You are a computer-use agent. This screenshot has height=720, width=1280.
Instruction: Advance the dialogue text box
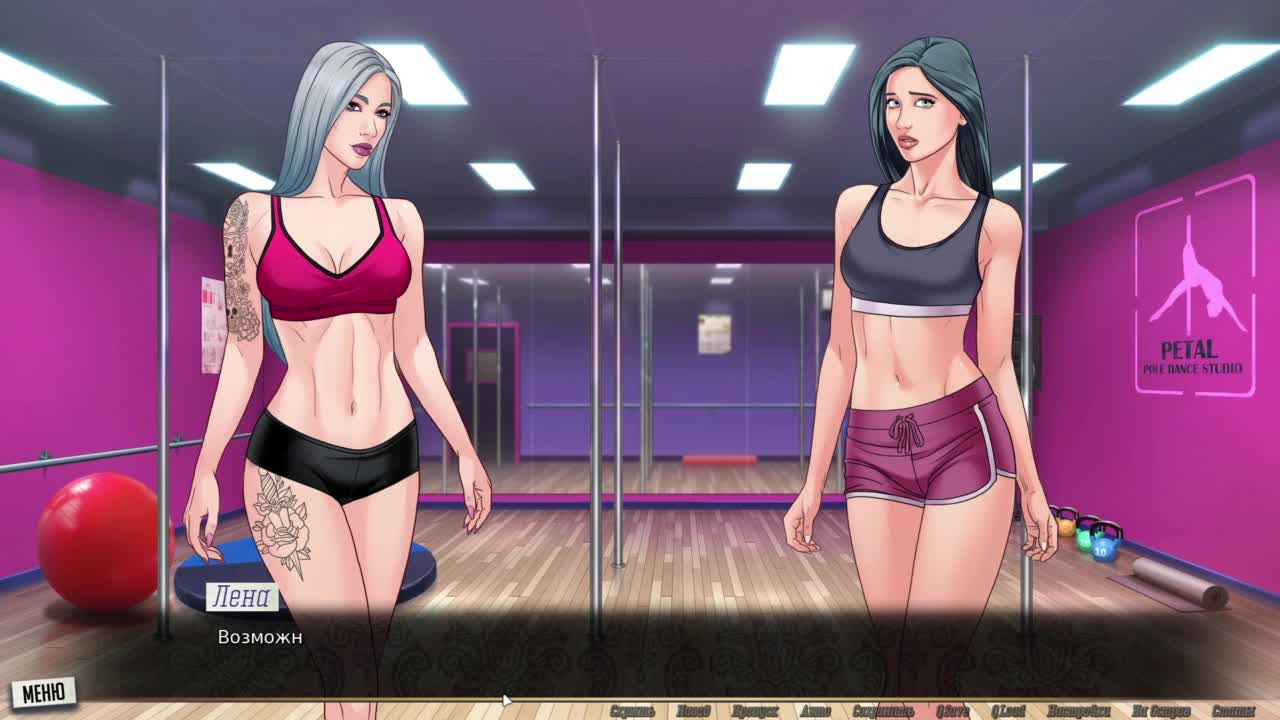(x=640, y=650)
